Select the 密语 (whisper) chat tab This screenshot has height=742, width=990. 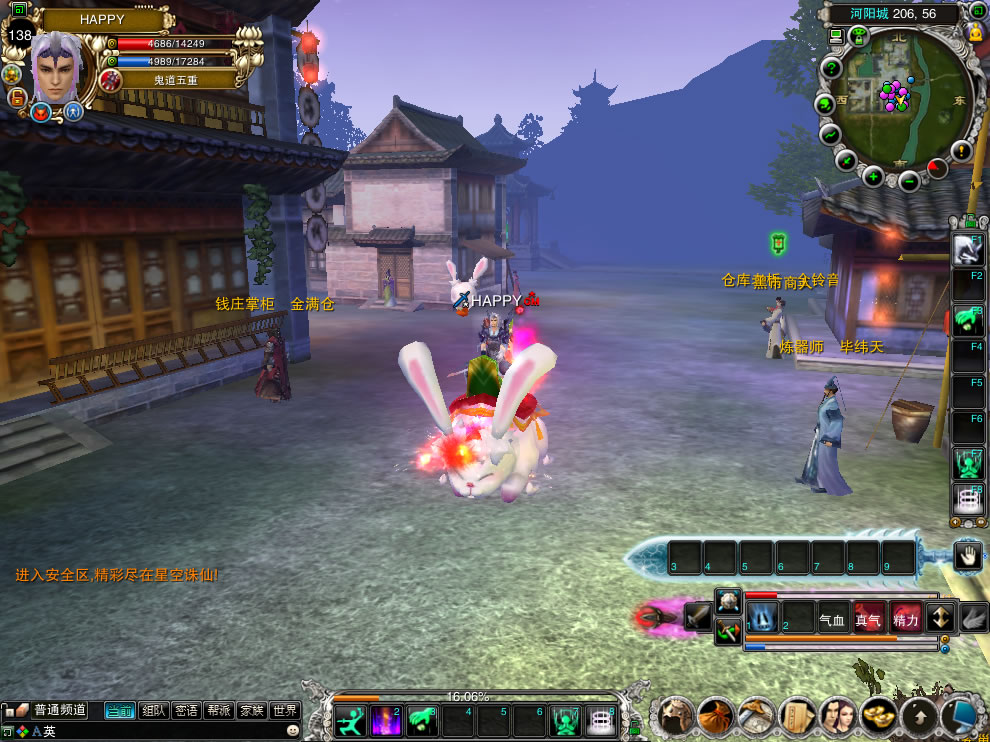pos(186,711)
